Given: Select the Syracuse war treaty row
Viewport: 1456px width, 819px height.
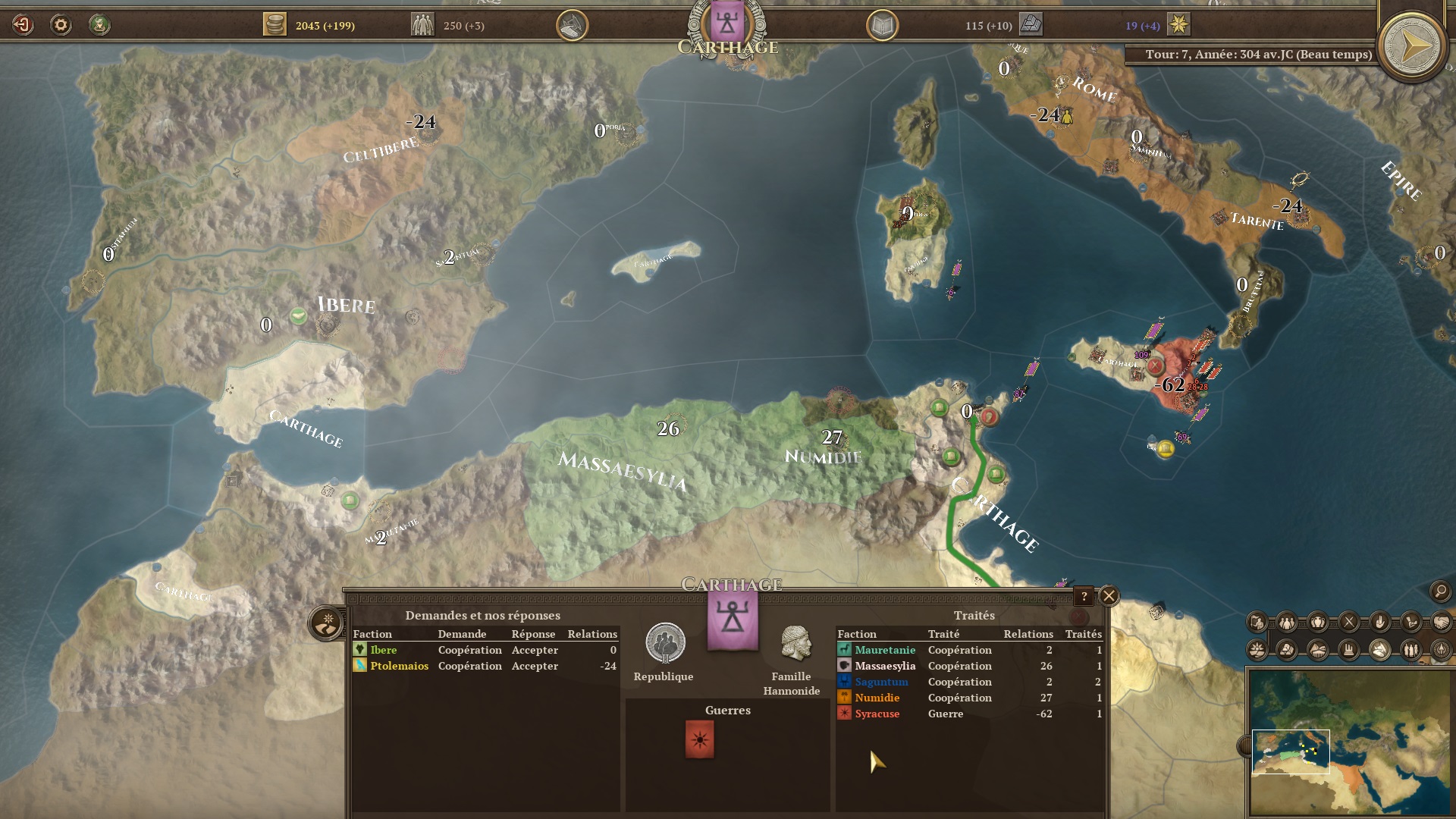Looking at the screenshot, I should [x=969, y=714].
